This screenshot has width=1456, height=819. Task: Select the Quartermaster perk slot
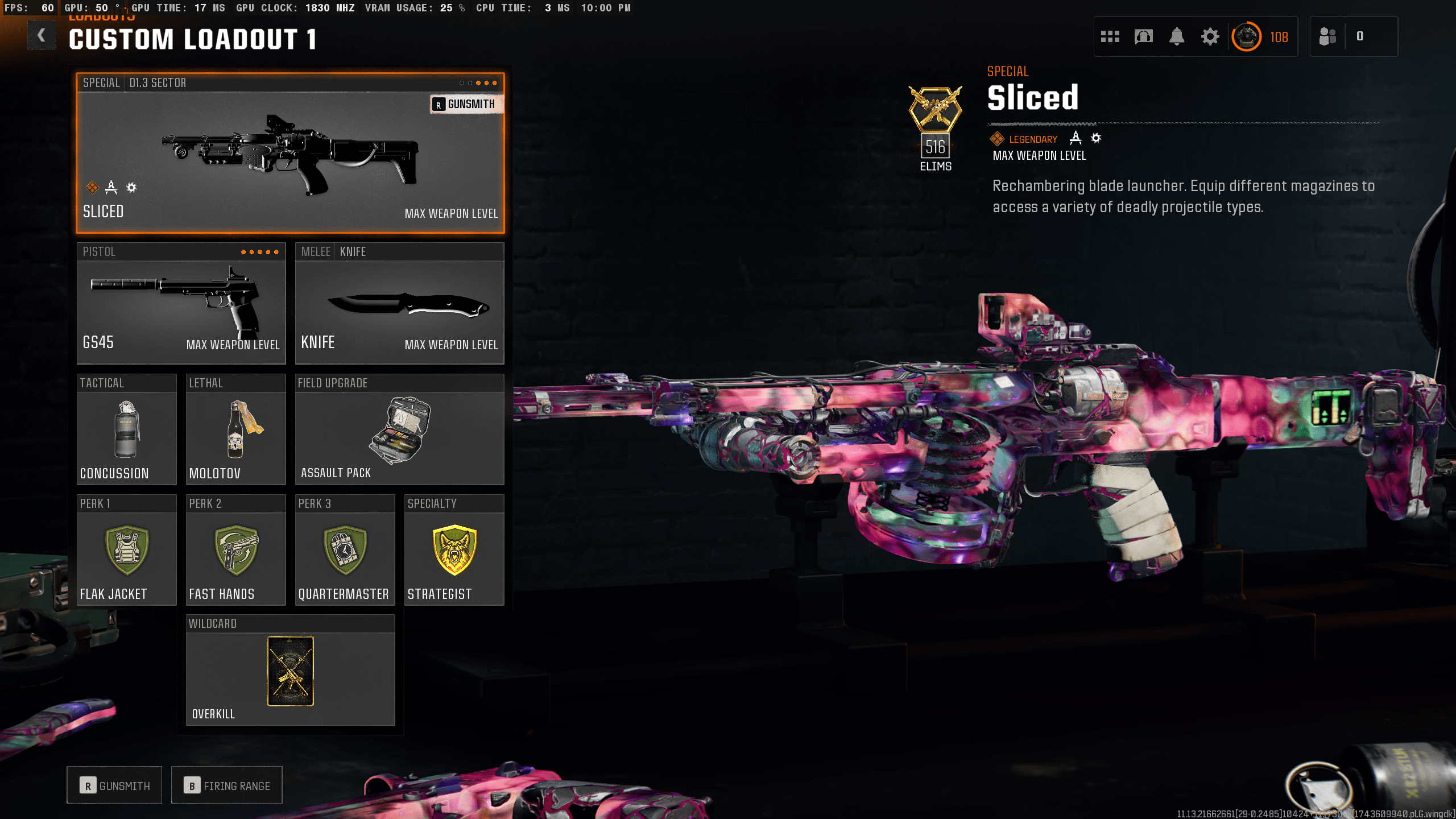click(345, 550)
